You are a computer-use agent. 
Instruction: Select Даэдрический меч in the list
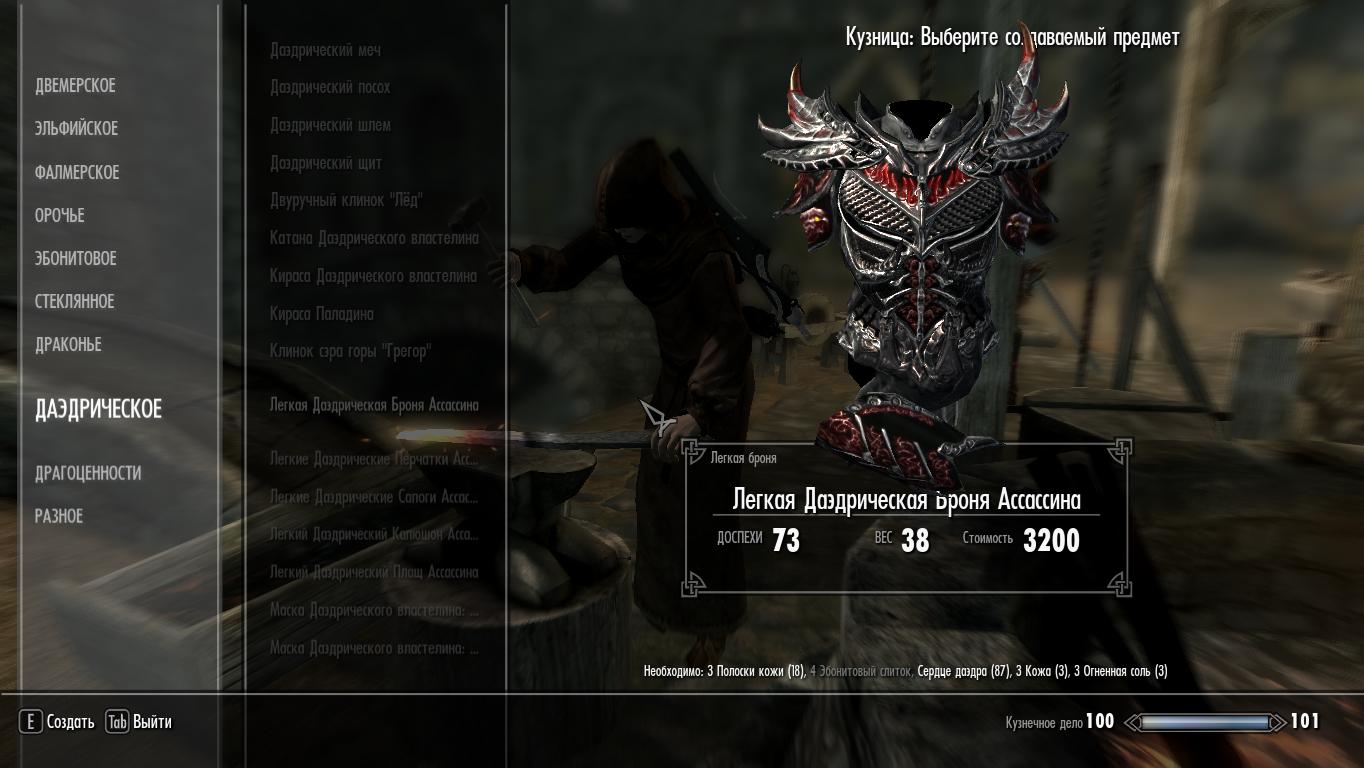point(325,50)
